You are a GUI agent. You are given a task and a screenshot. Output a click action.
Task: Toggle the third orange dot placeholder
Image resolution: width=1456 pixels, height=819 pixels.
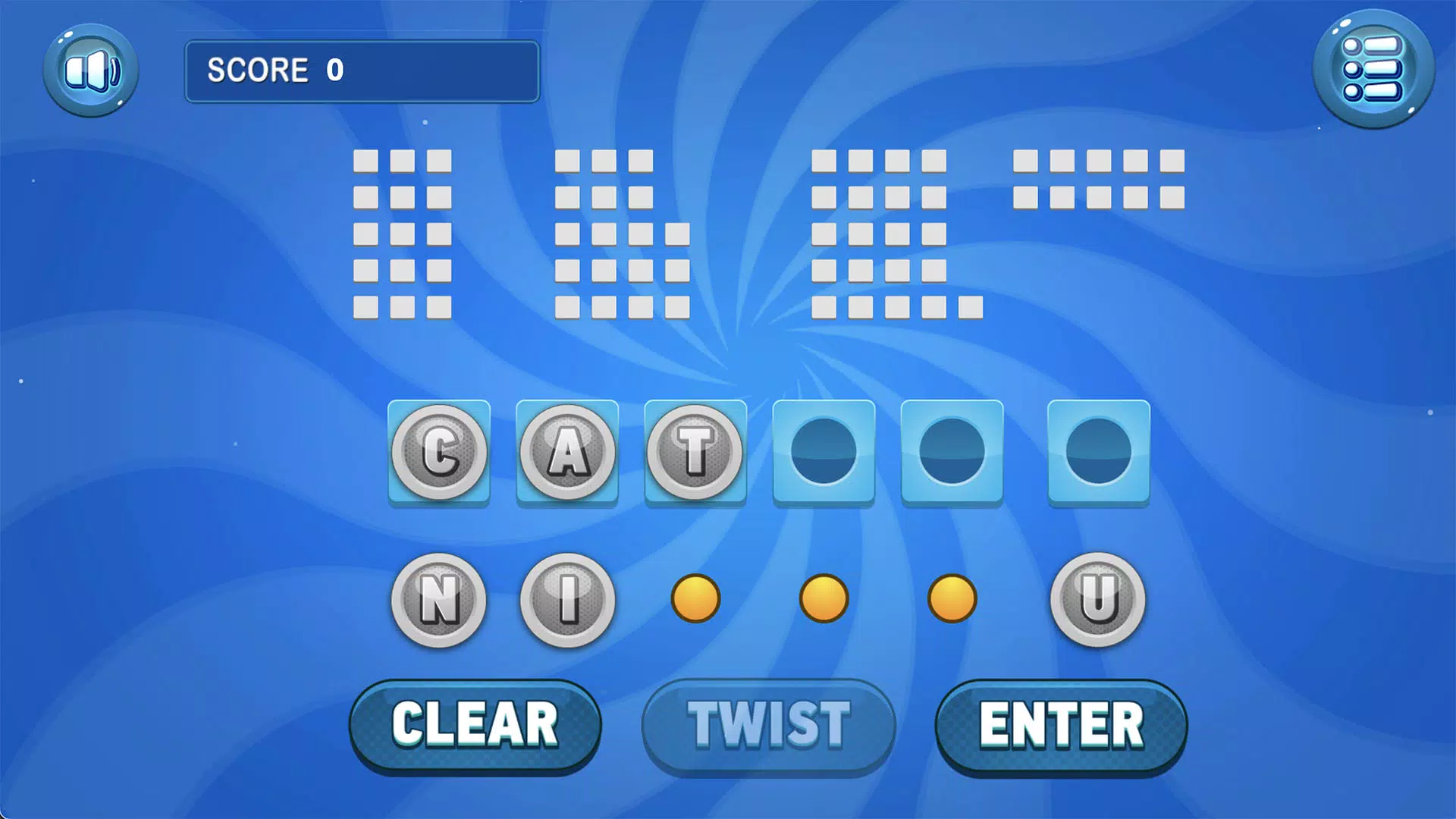pos(952,598)
